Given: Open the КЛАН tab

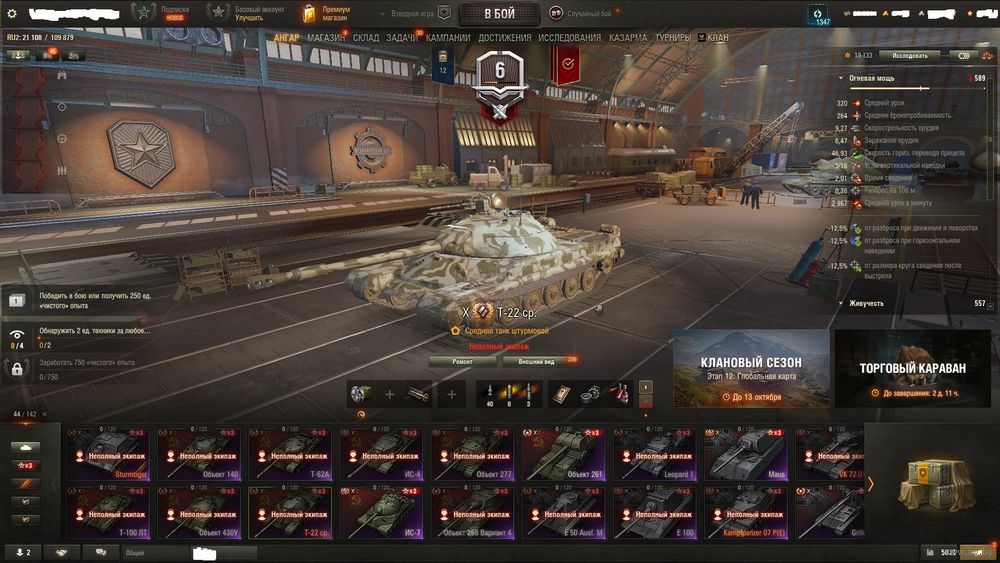Looking at the screenshot, I should pos(718,38).
